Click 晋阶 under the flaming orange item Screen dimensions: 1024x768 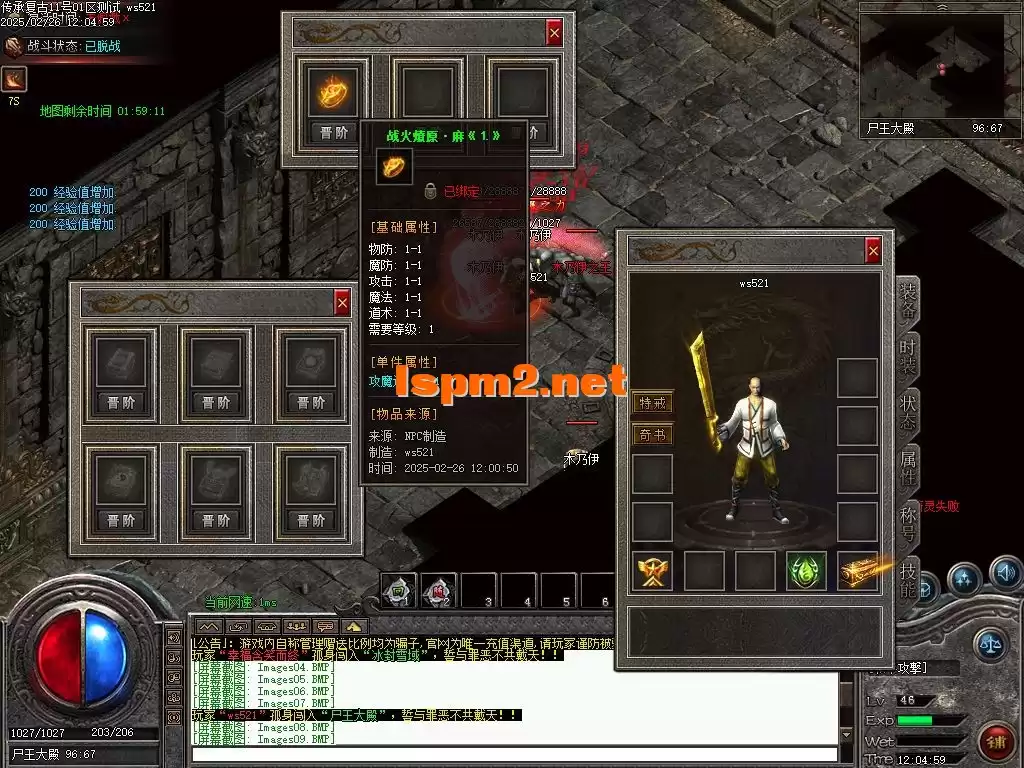click(333, 132)
